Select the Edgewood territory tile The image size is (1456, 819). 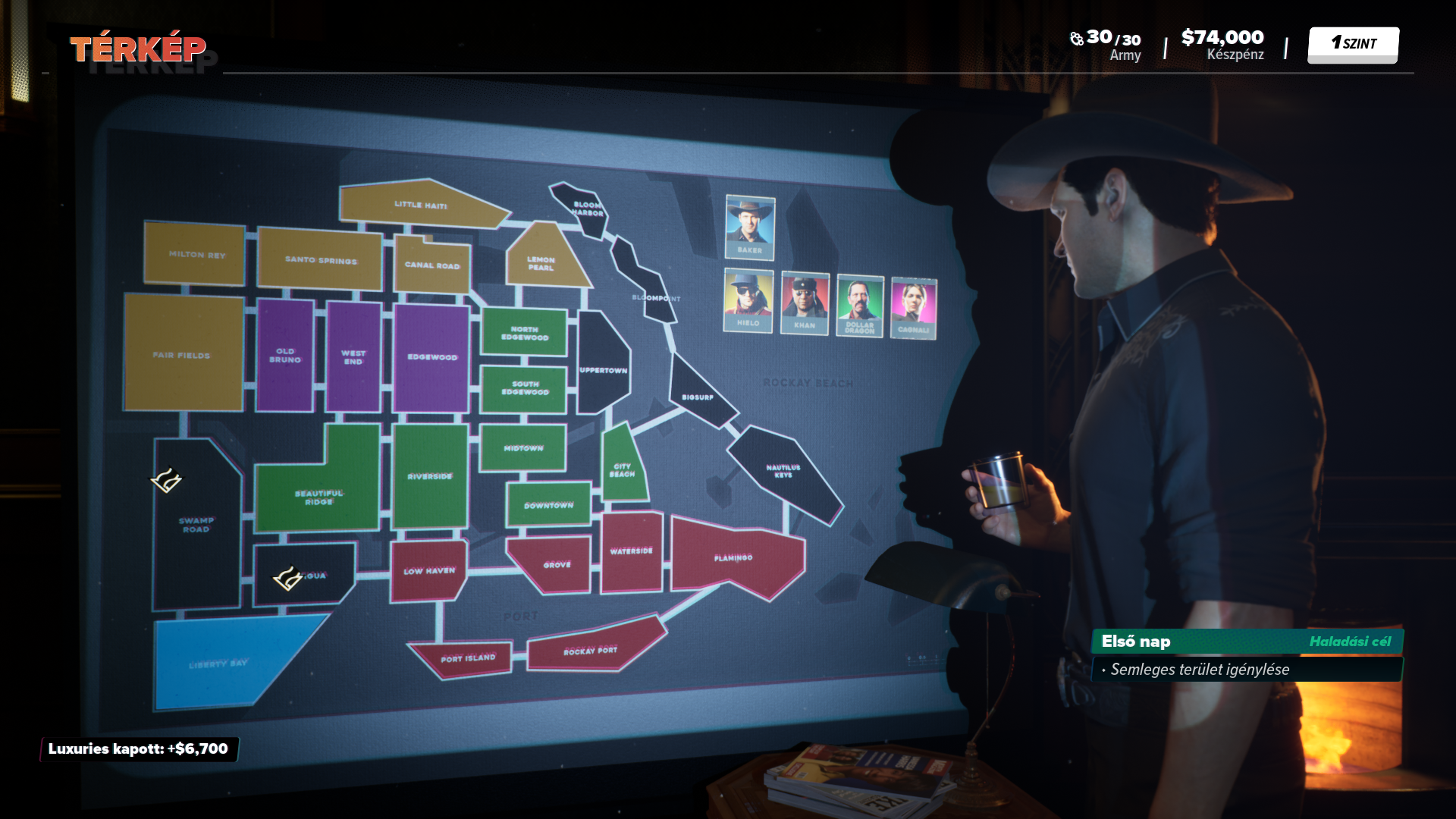point(431,357)
